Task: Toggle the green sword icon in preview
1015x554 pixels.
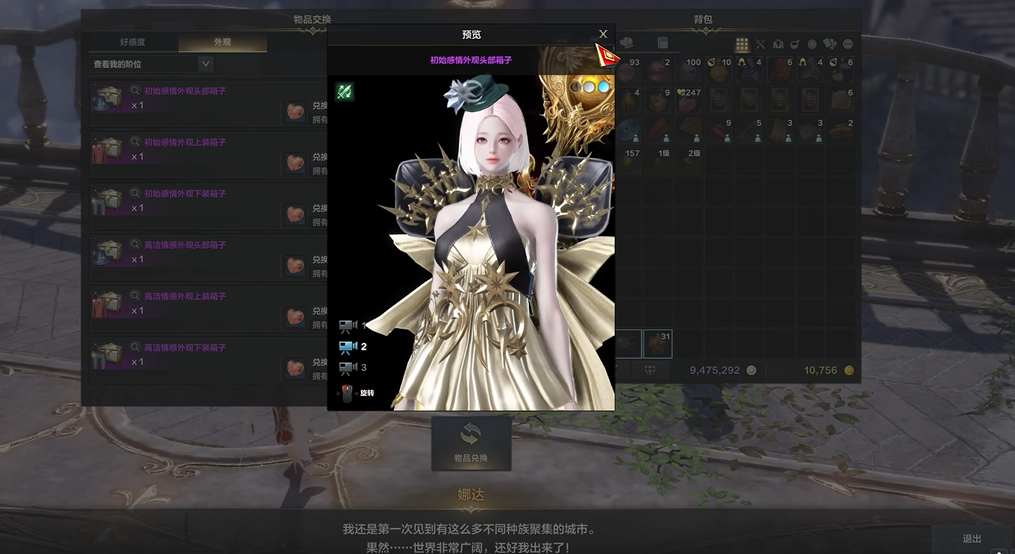Action: (x=345, y=92)
